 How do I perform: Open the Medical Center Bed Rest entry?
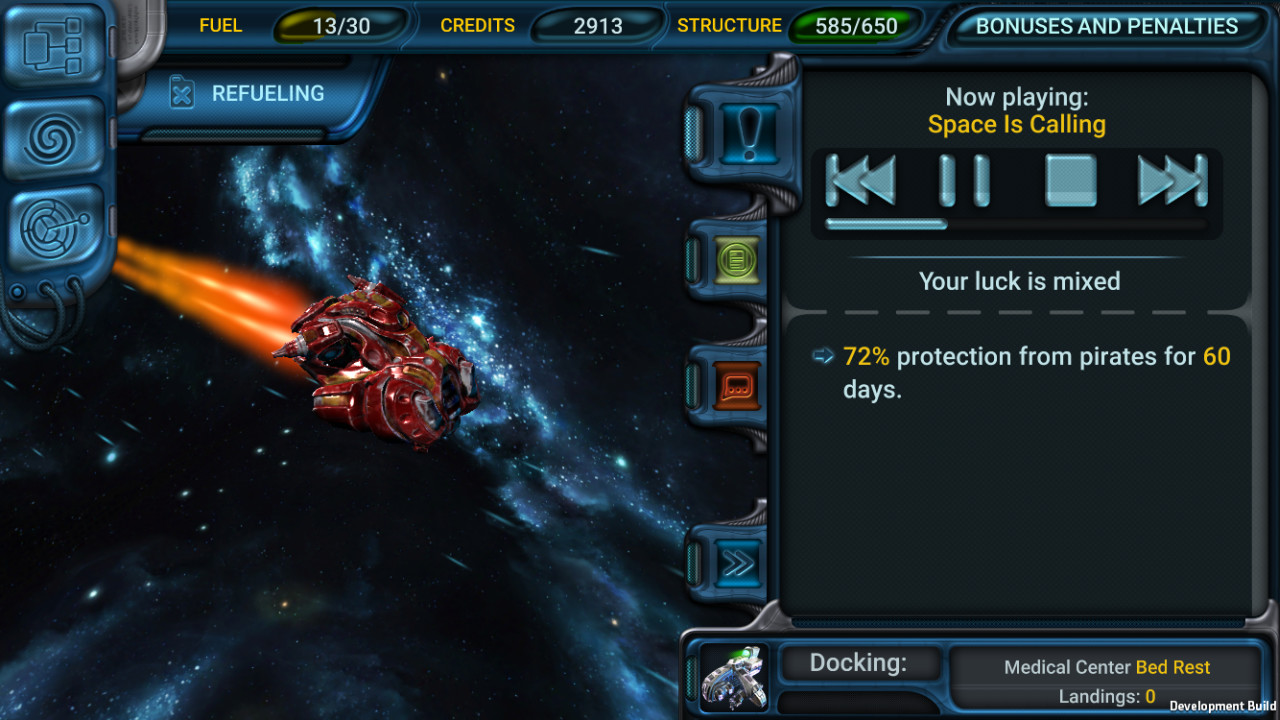(1105, 666)
